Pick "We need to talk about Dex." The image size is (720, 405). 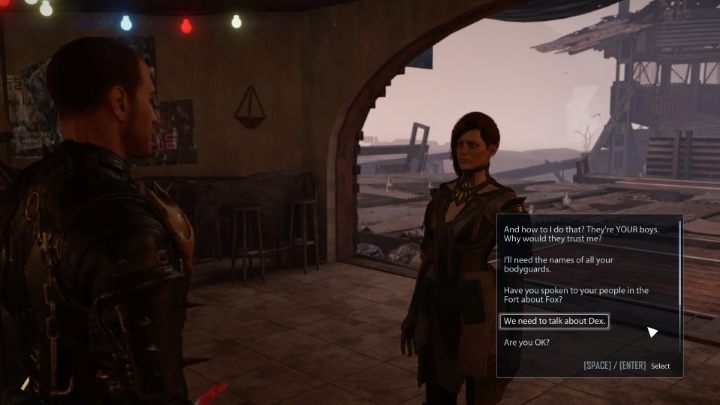pyautogui.click(x=554, y=321)
